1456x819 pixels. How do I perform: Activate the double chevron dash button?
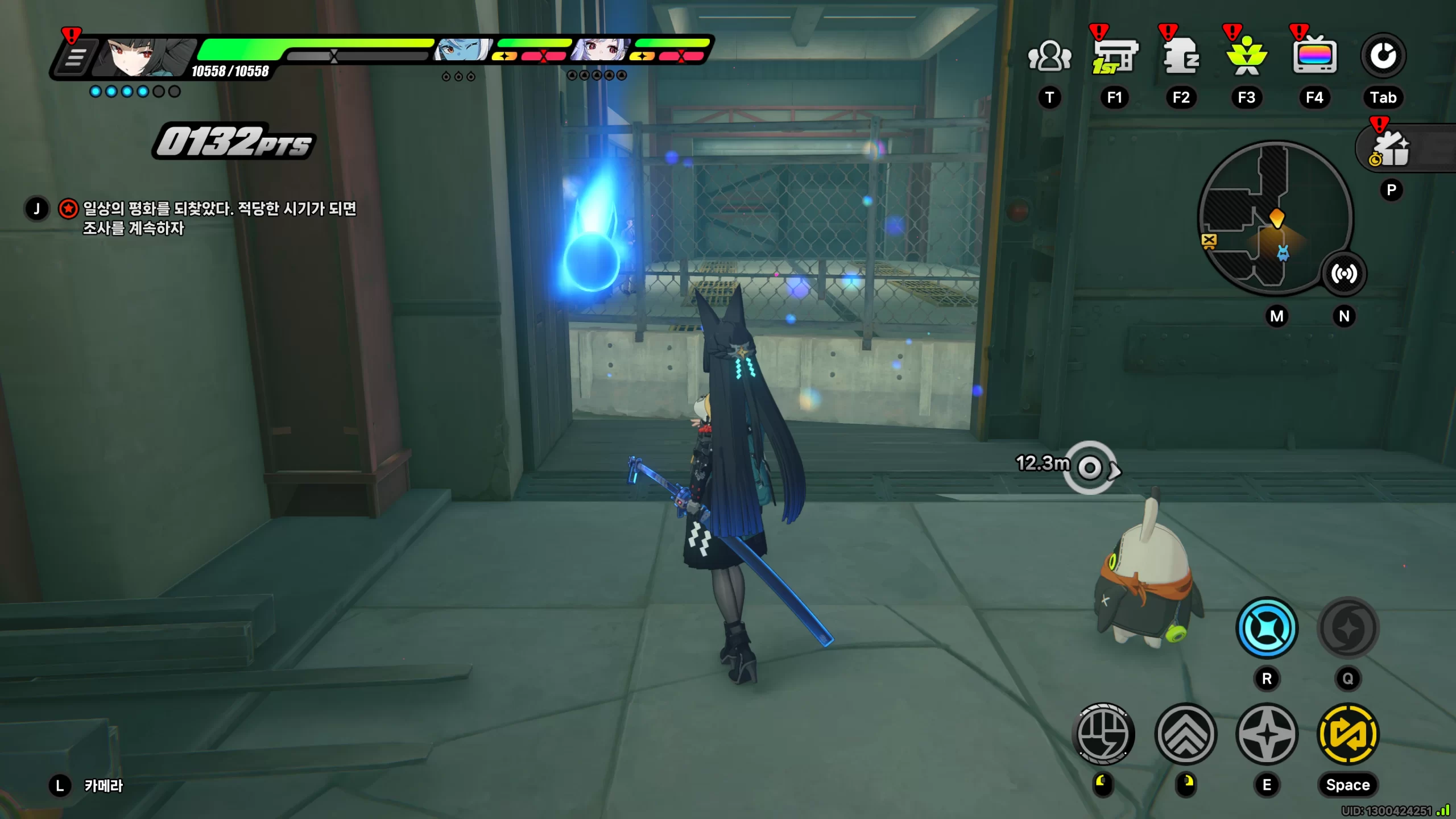pyautogui.click(x=1186, y=734)
